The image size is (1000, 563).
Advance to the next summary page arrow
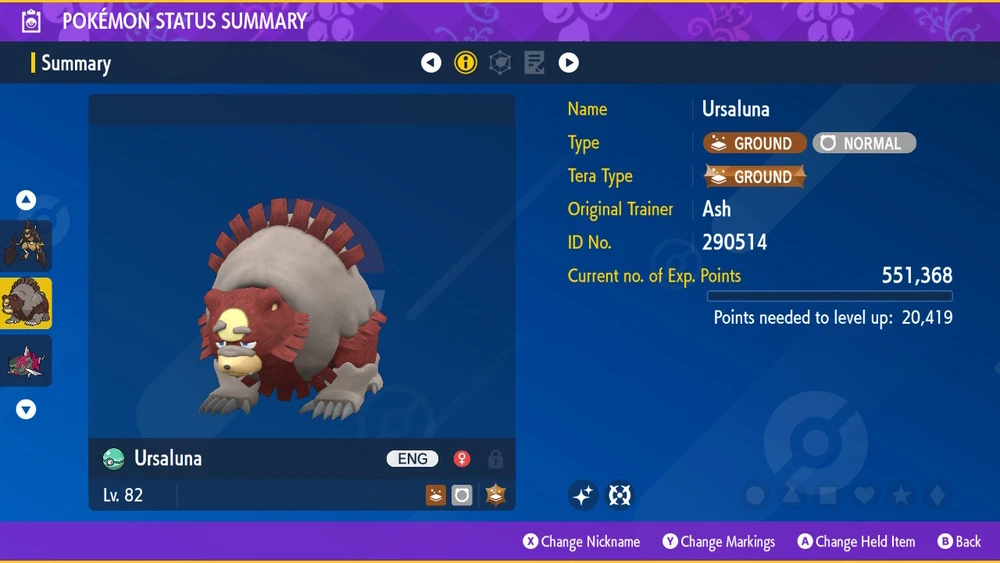(x=568, y=63)
